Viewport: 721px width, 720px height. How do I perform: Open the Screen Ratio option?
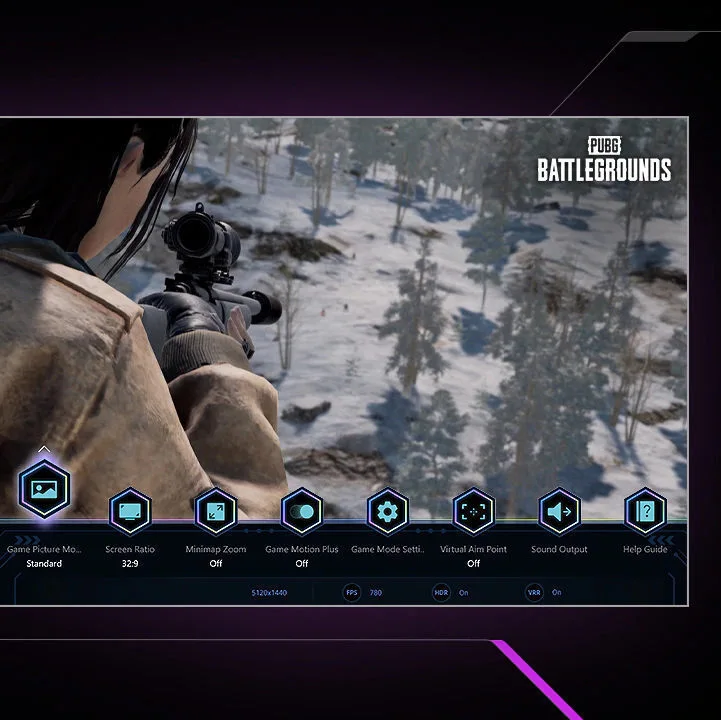point(129,512)
